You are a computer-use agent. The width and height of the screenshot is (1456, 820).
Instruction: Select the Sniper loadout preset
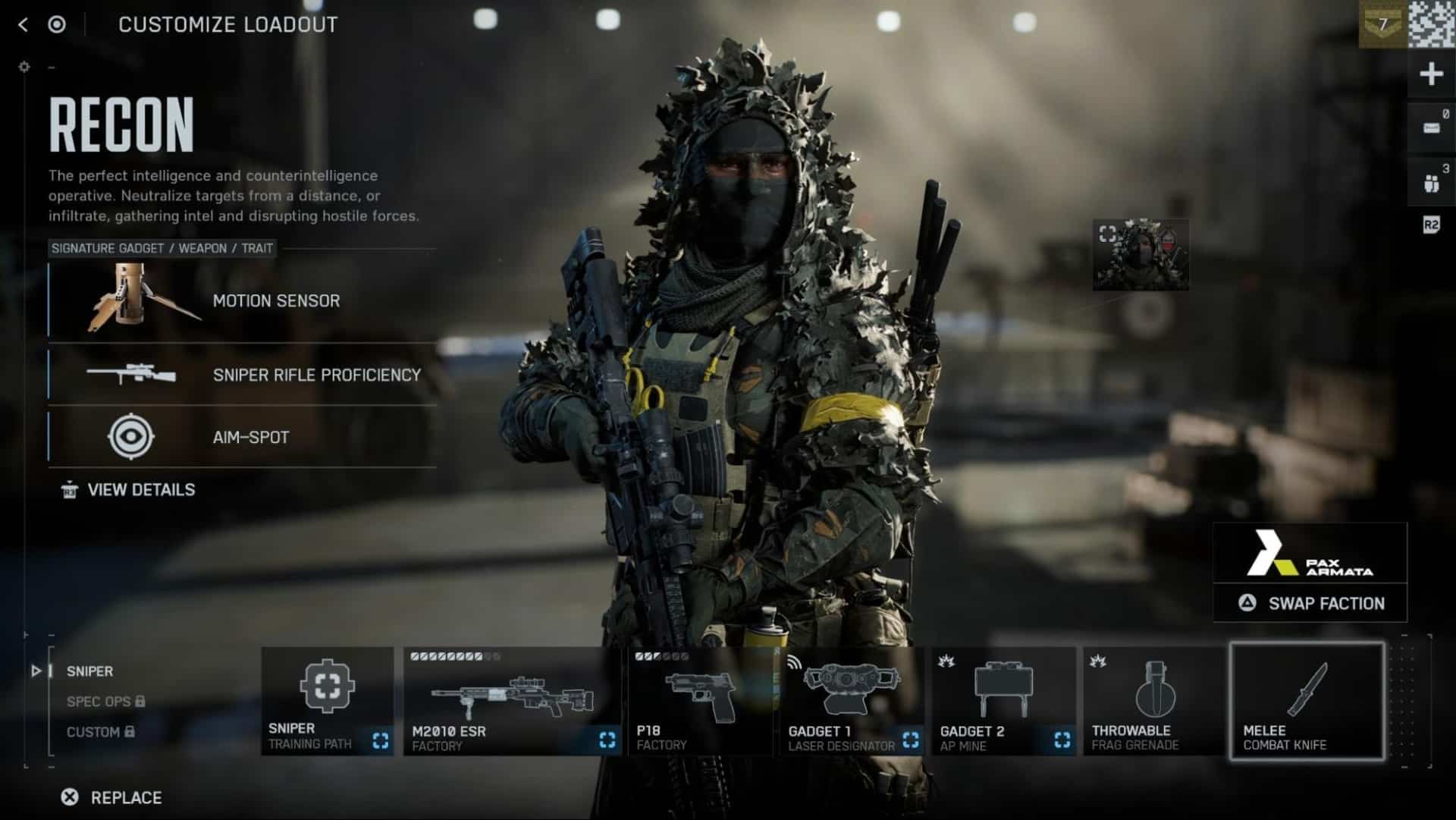point(89,671)
